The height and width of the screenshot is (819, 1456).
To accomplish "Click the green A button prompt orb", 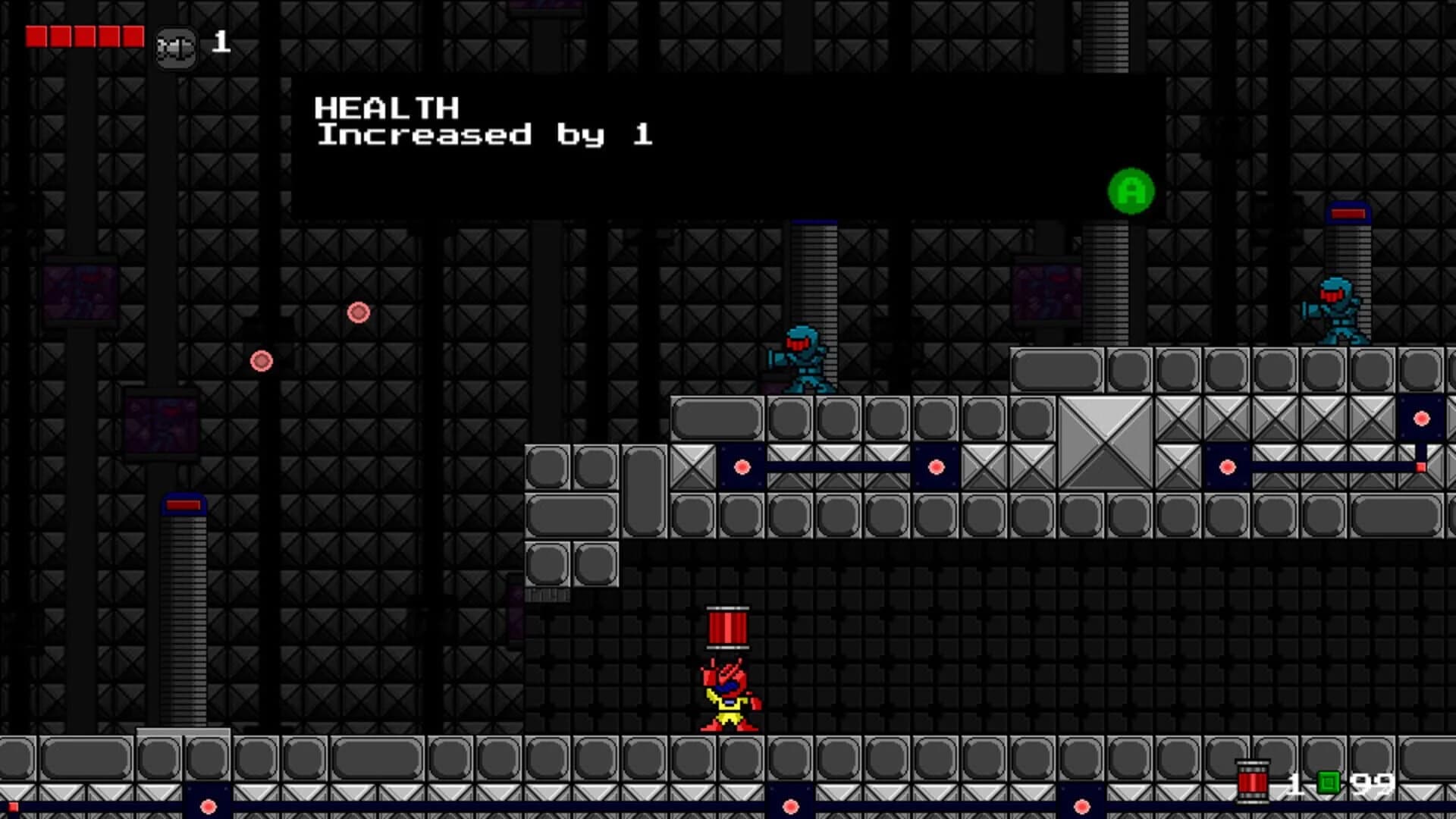I will [1131, 192].
